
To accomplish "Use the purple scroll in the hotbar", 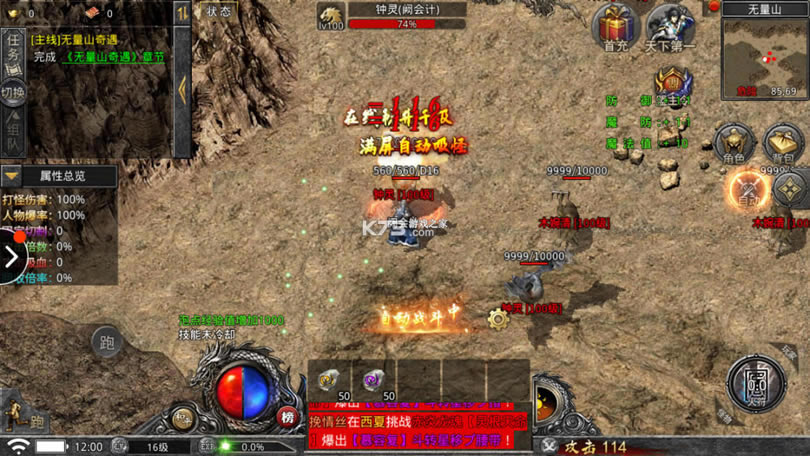I will coord(372,380).
